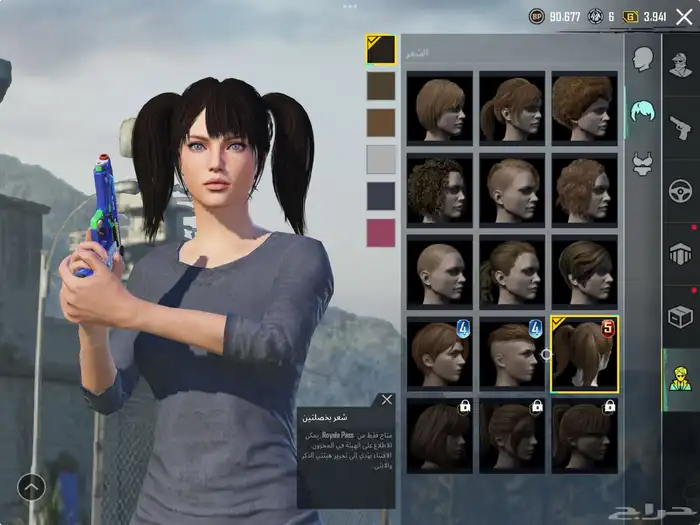700x525 pixels.
Task: Apply the dark navy hair color
Action: click(x=381, y=196)
